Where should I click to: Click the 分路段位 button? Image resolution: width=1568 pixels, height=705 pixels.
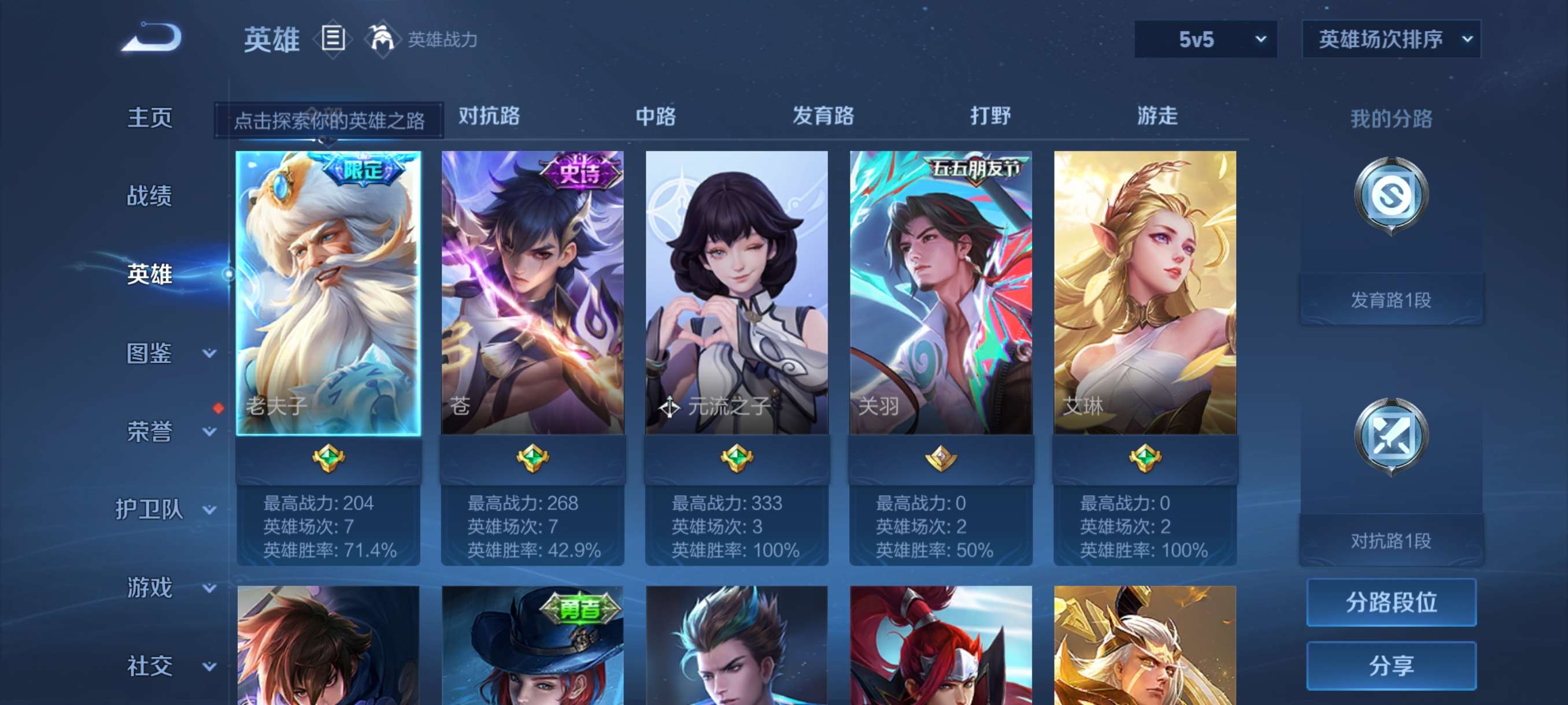click(1392, 603)
